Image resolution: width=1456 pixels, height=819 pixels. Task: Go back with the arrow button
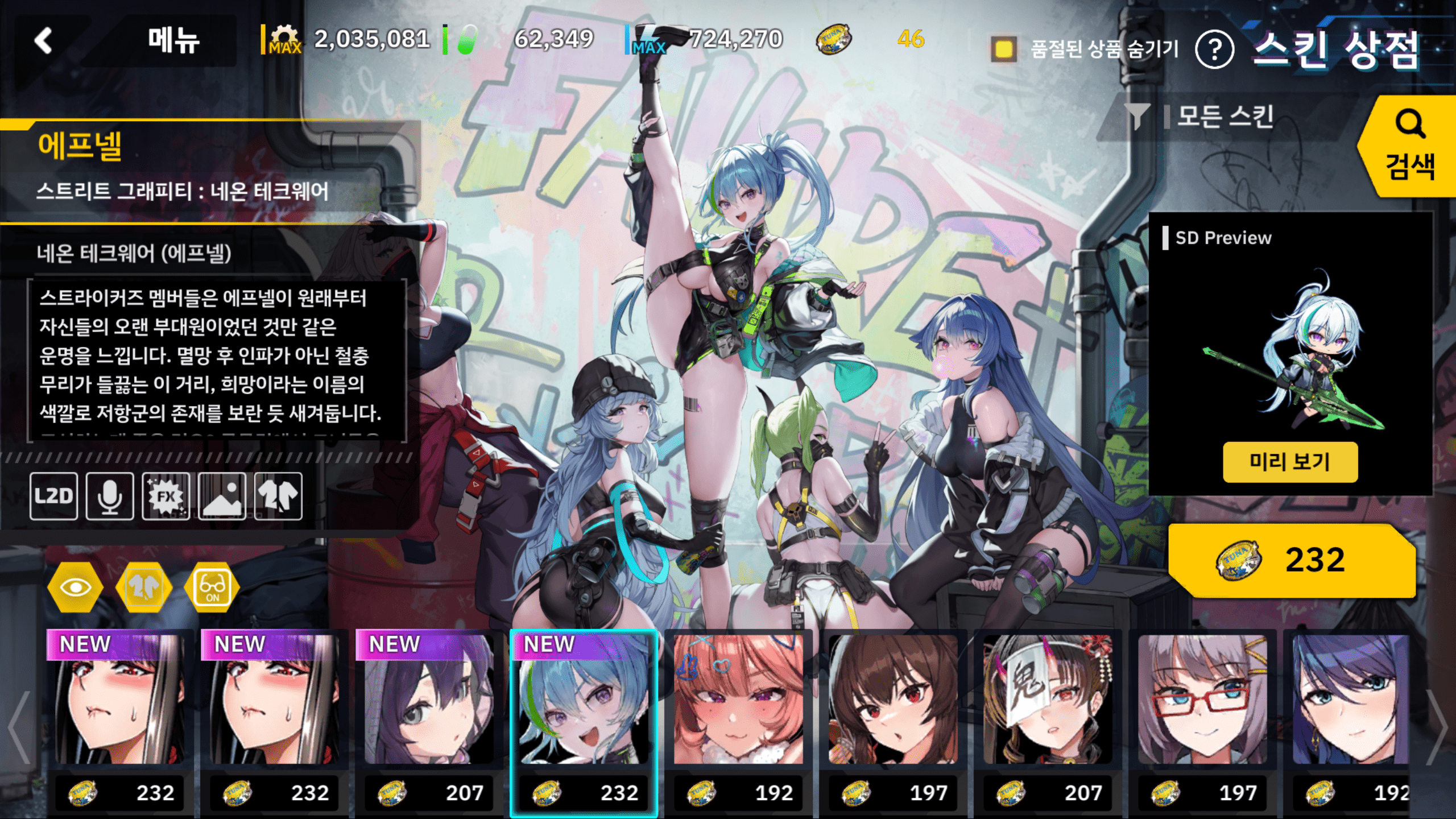point(44,41)
